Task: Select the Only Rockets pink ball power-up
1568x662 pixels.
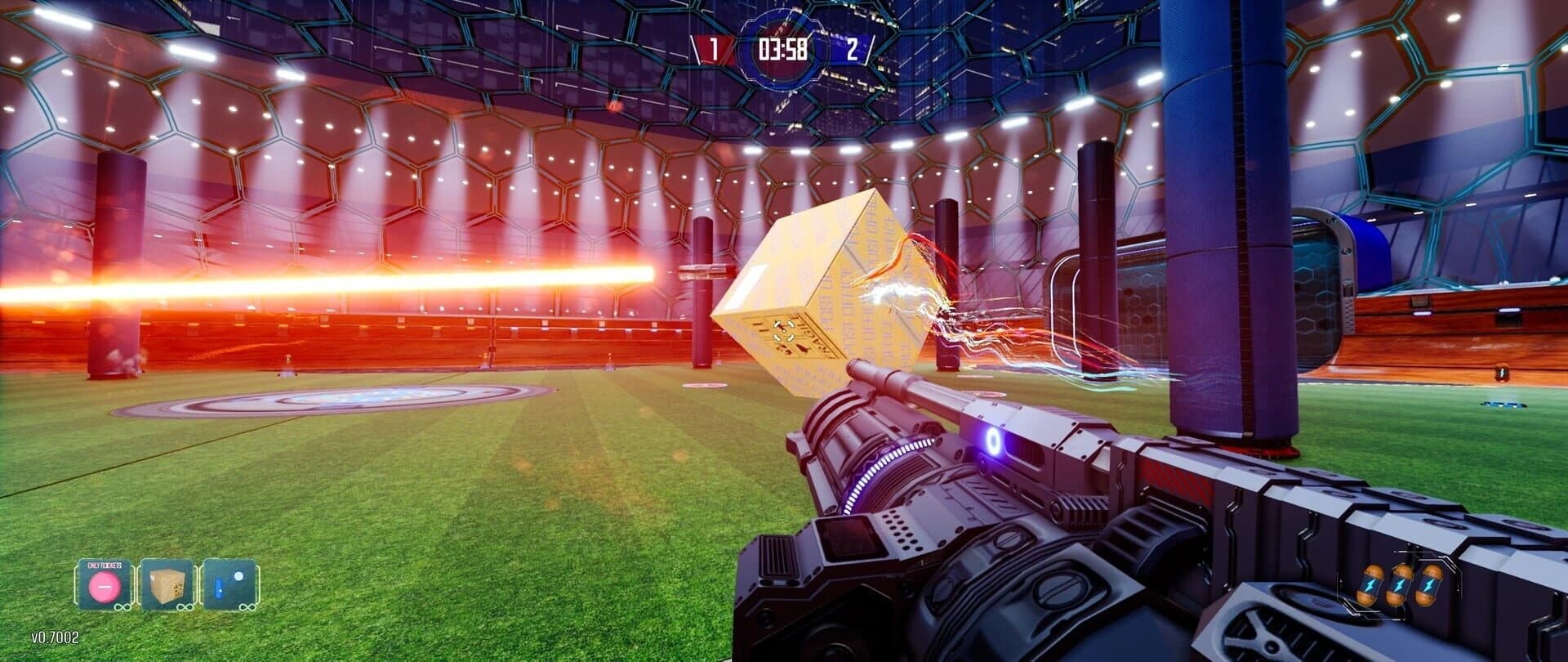Action: [104, 588]
